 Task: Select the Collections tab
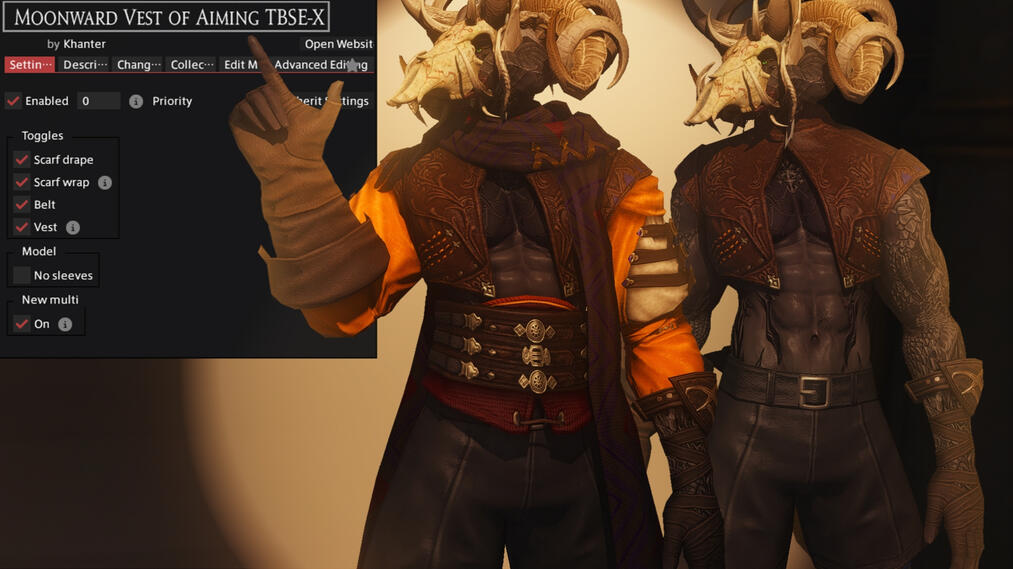pos(192,65)
